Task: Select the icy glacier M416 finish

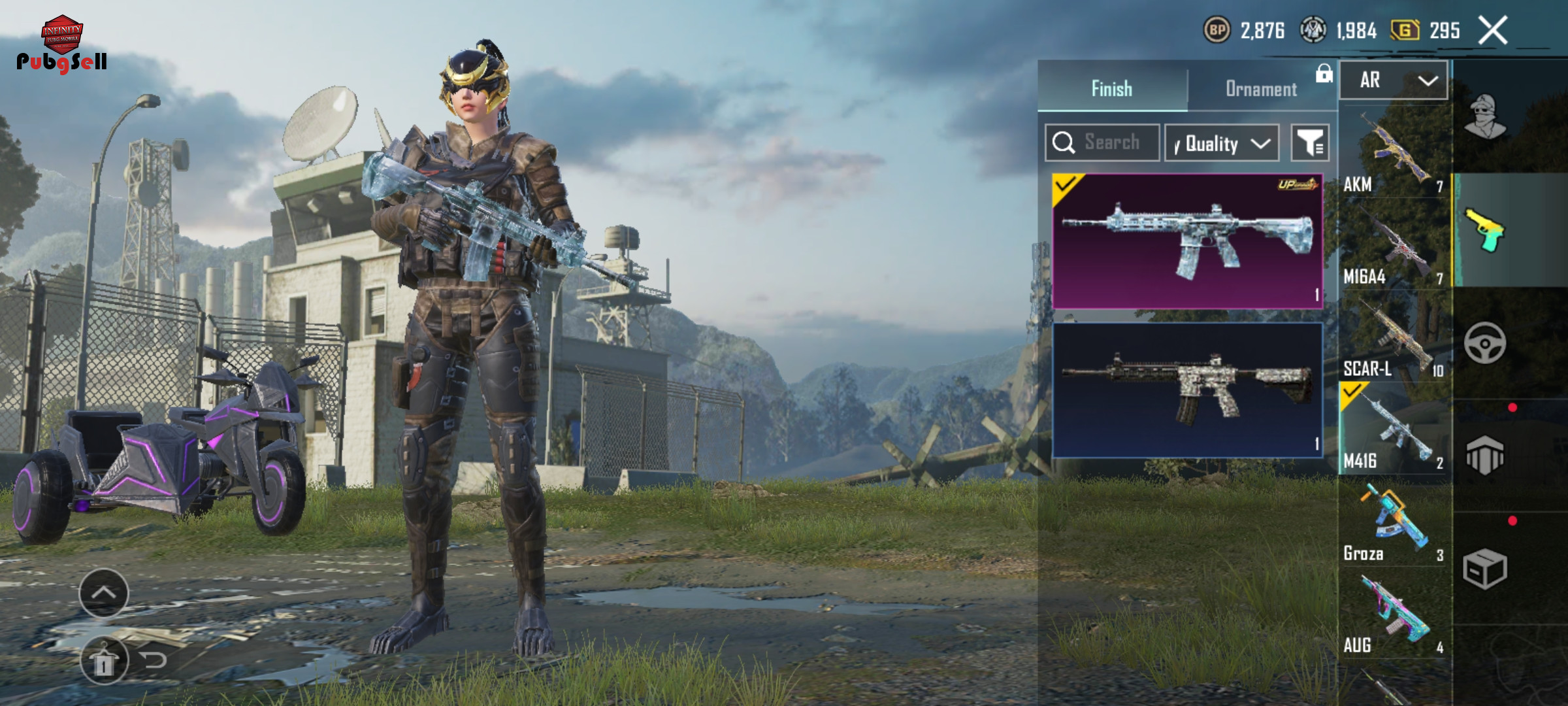Action: tap(1187, 241)
